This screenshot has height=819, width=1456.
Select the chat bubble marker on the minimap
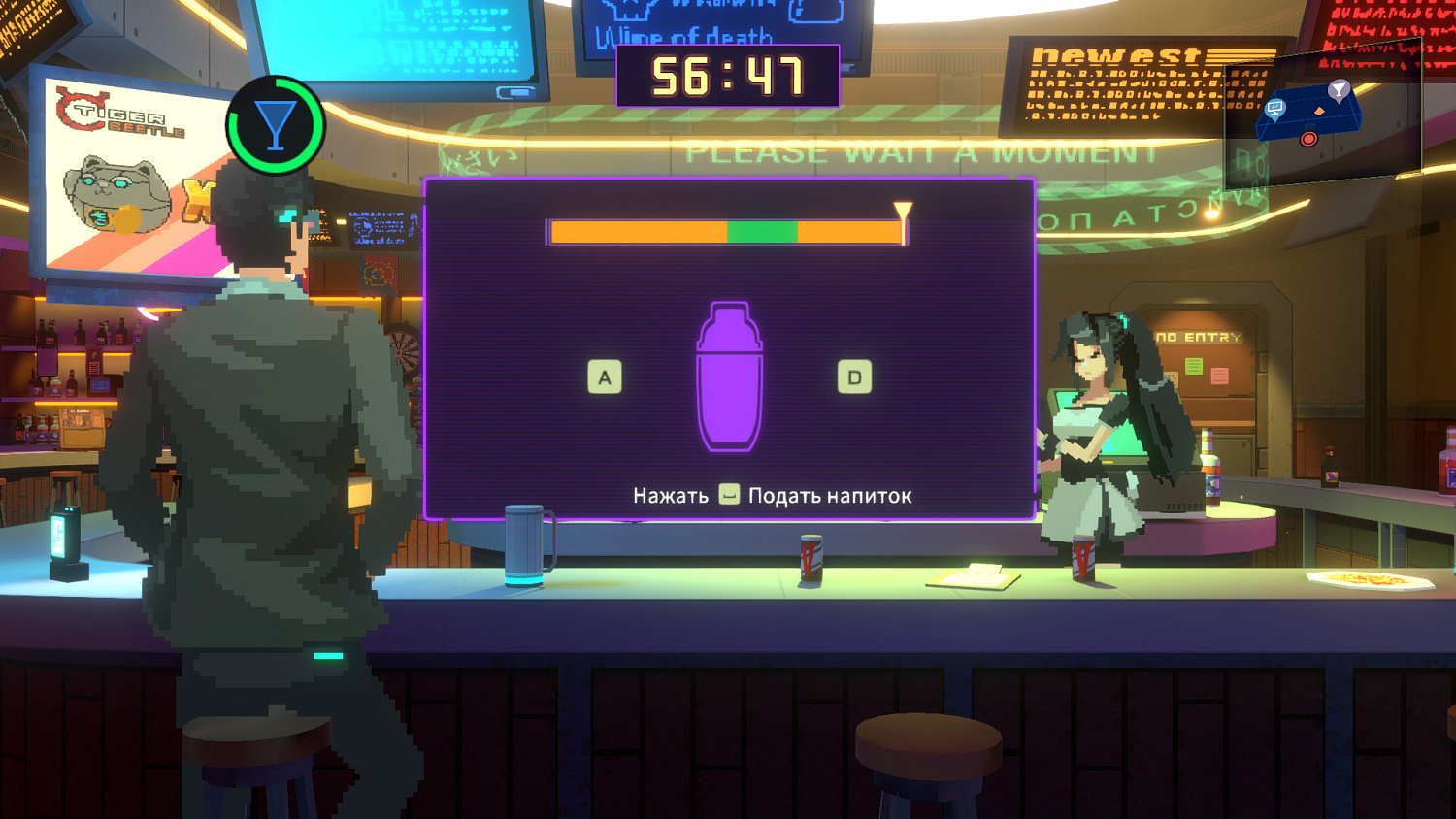pyautogui.click(x=1275, y=109)
